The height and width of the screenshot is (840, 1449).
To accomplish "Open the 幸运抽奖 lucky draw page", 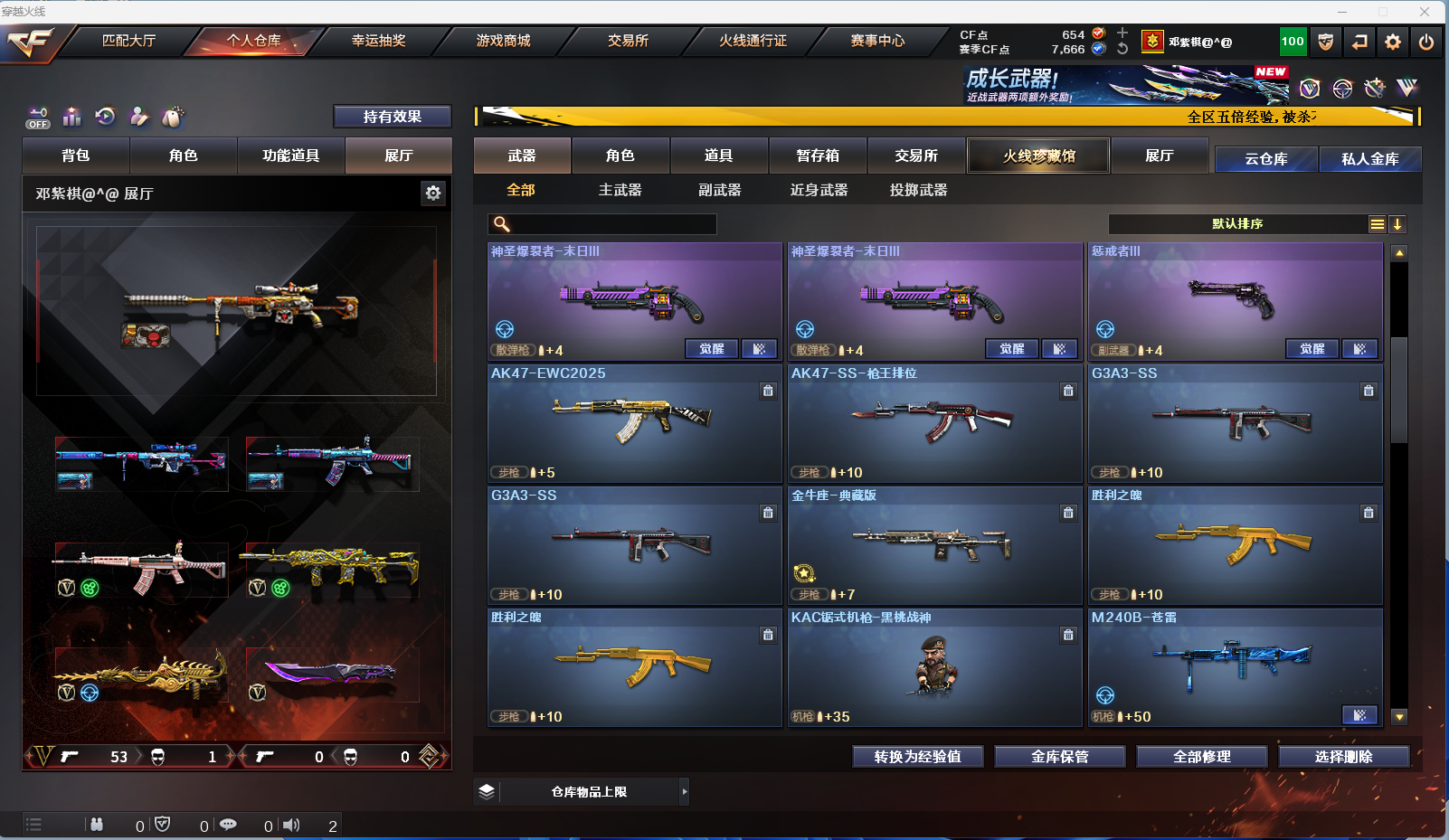I will [x=378, y=41].
